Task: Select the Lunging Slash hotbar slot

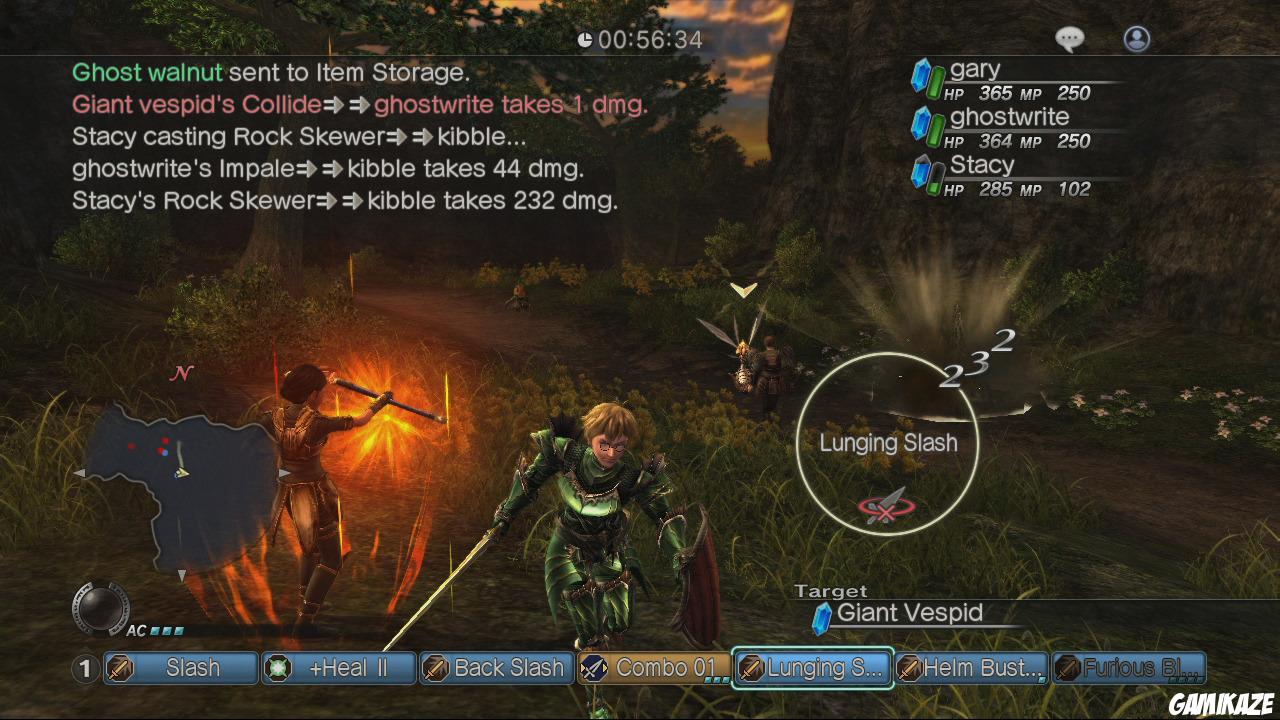Action: tap(812, 668)
